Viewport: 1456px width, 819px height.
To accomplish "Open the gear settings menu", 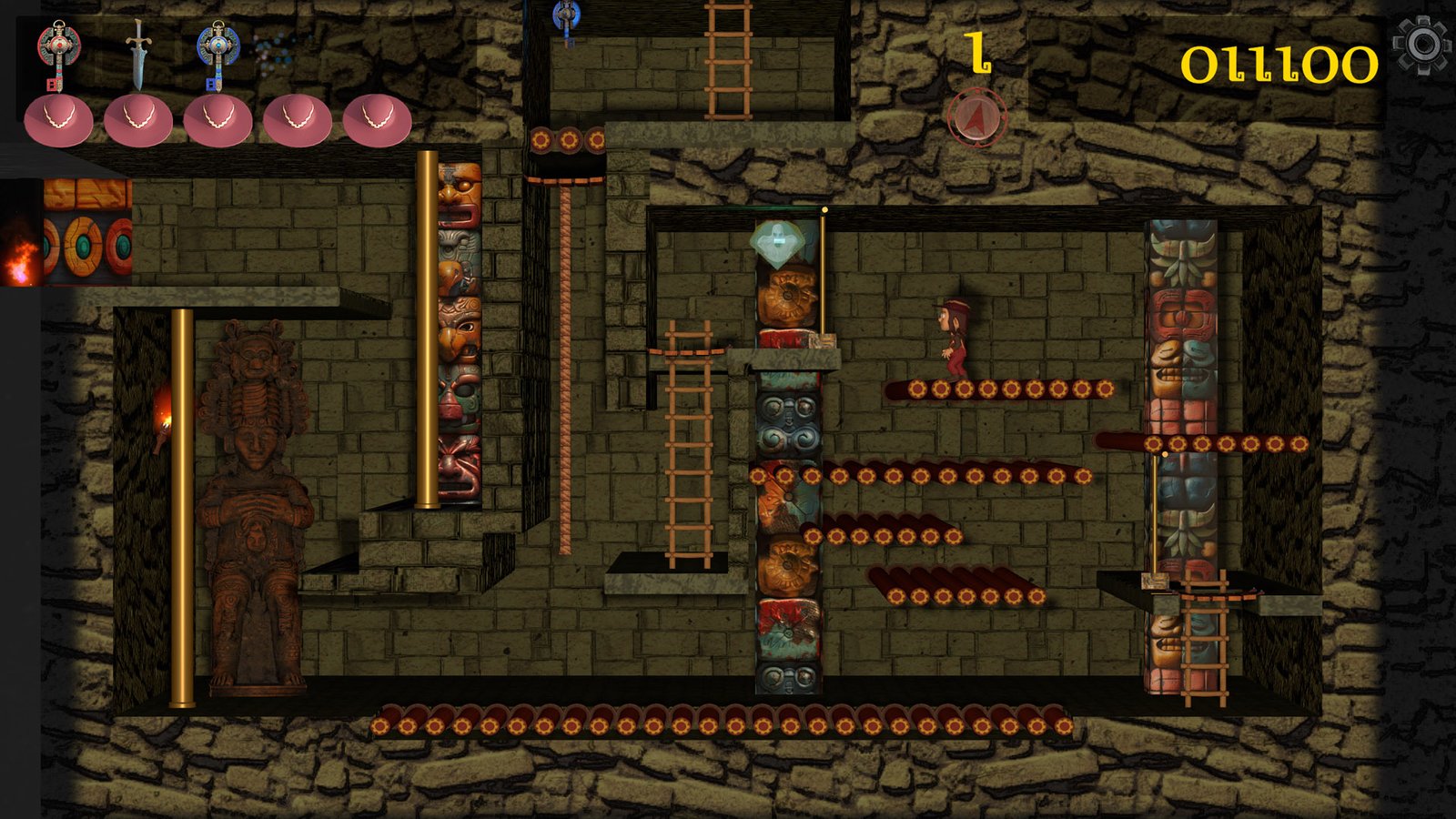I will click(1422, 45).
